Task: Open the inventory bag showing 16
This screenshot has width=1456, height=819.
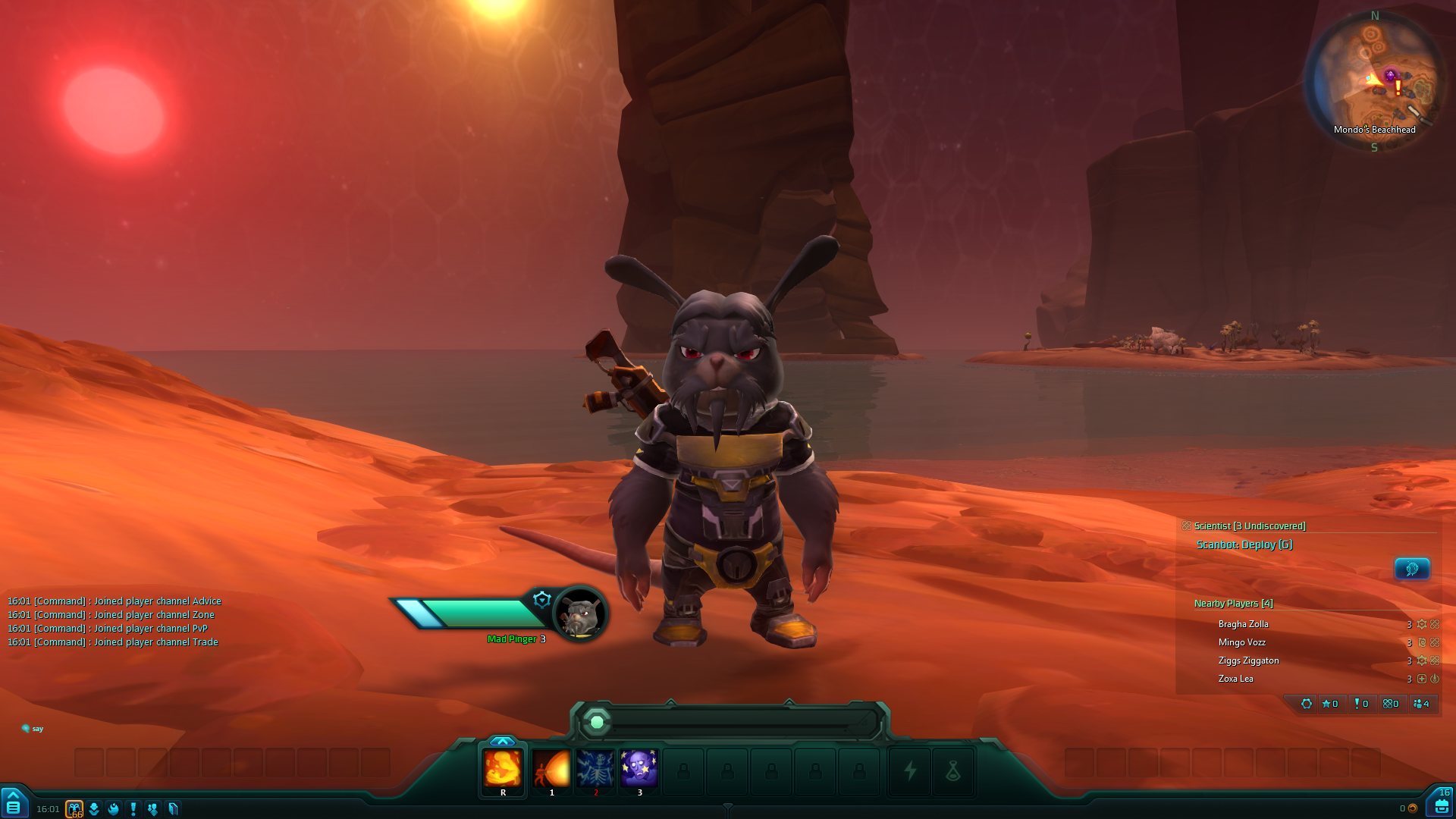Action: click(1441, 805)
